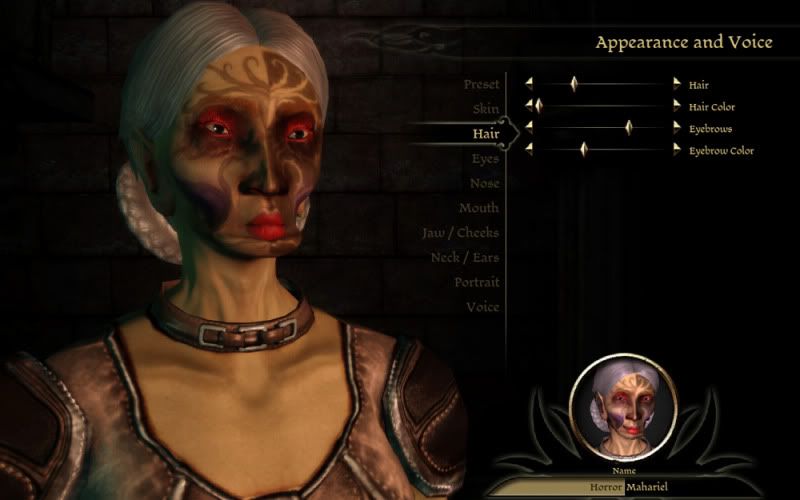Step Hair style back with left arrow
Image resolution: width=800 pixels, height=500 pixels.
tap(529, 84)
